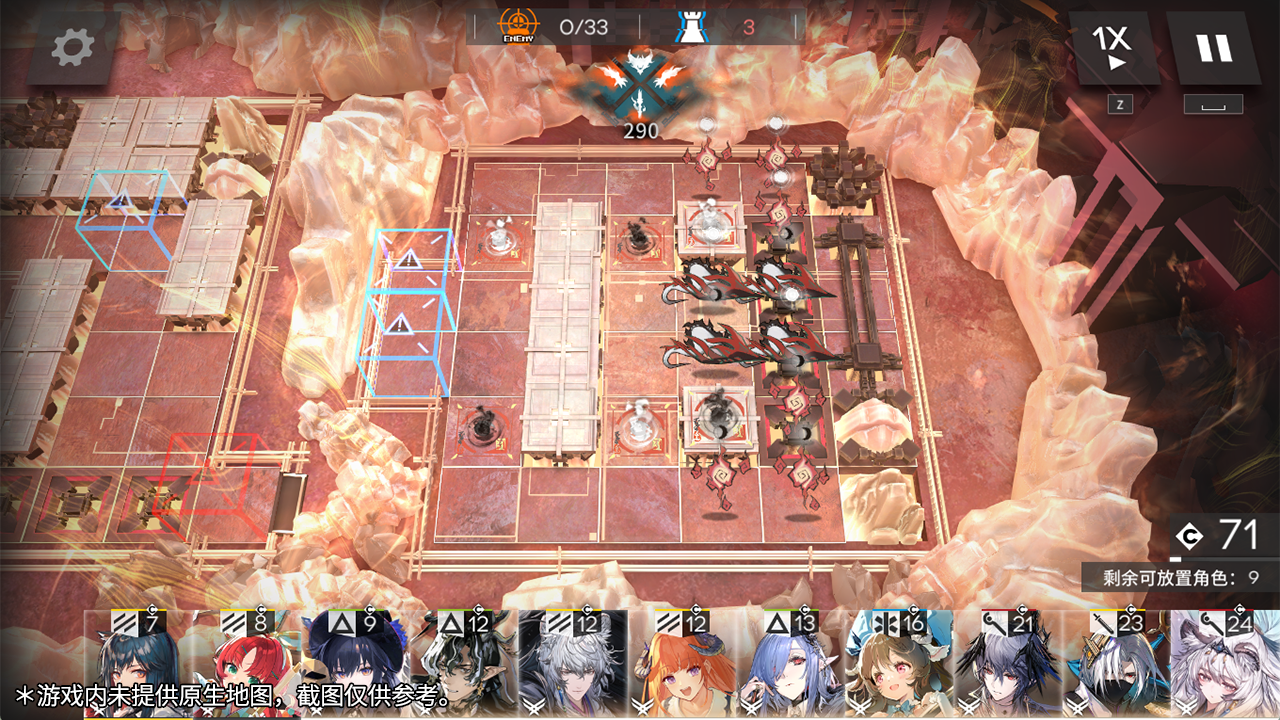Choose the cost 9 operator card
The height and width of the screenshot is (720, 1280).
356,665
